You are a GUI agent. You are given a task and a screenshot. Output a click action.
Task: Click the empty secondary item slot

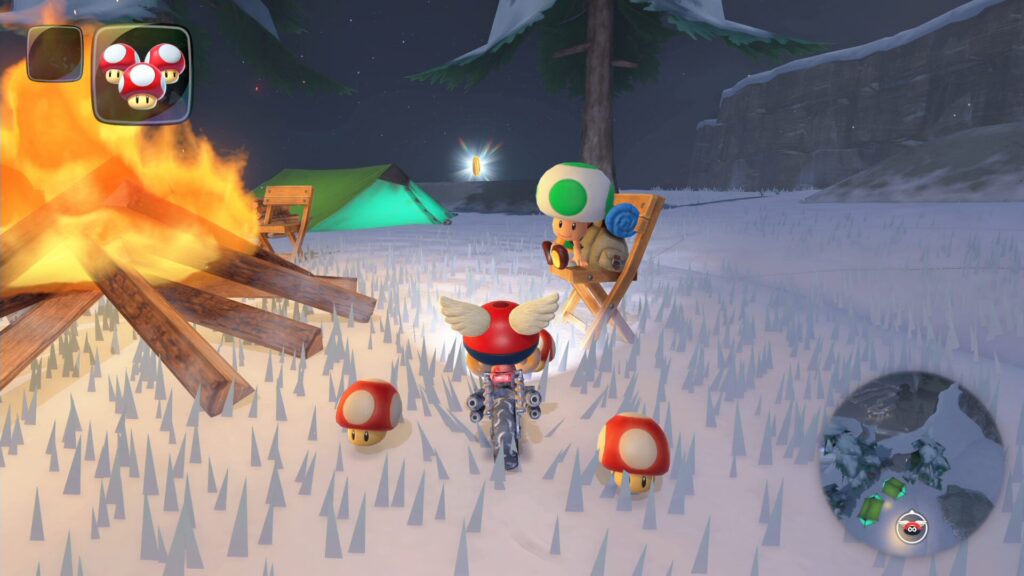(x=54, y=53)
